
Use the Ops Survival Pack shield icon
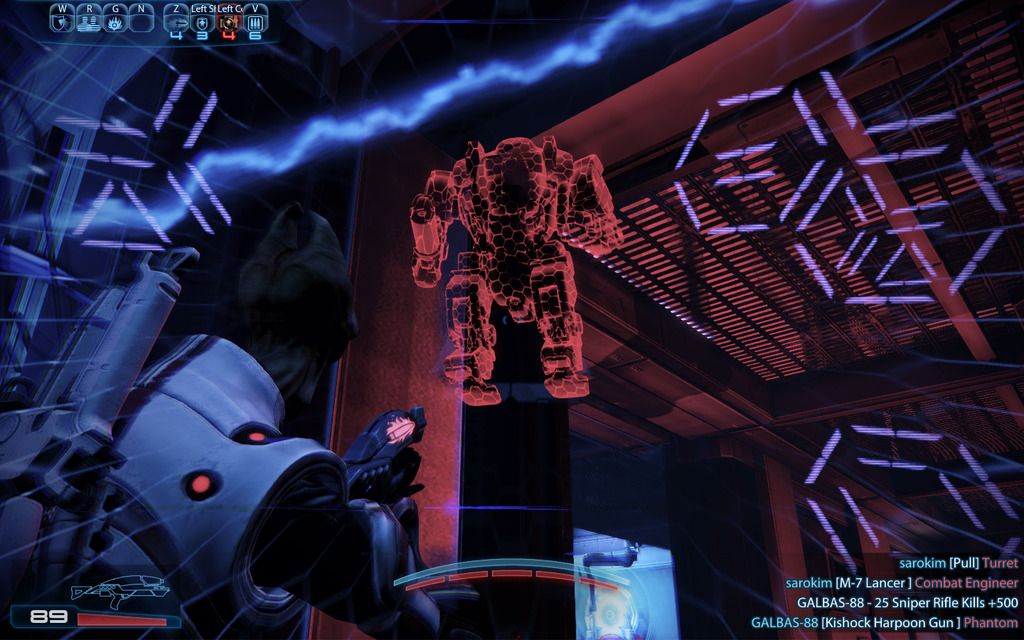203,20
